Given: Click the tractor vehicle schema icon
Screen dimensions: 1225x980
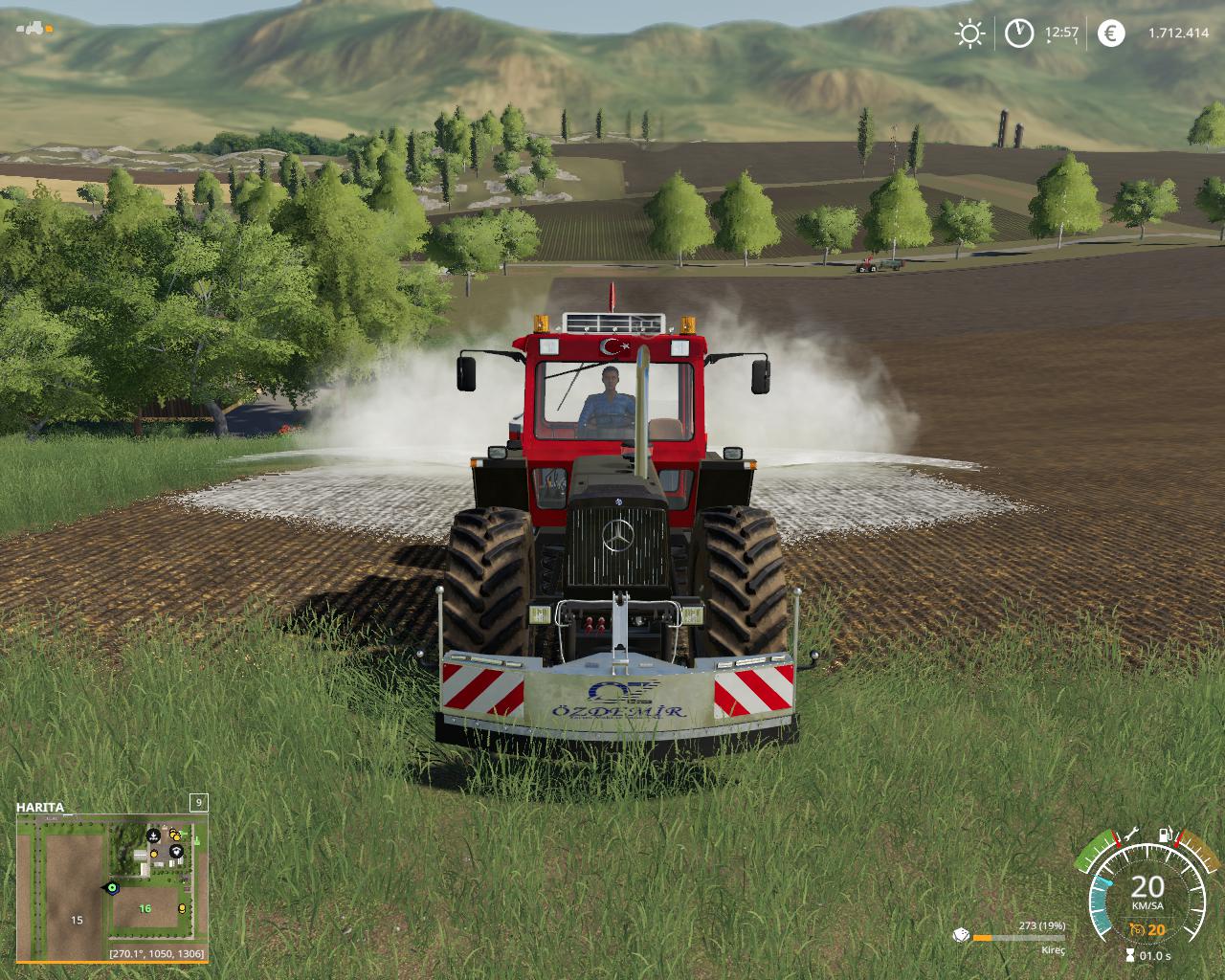Looking at the screenshot, I should pos(35,27).
